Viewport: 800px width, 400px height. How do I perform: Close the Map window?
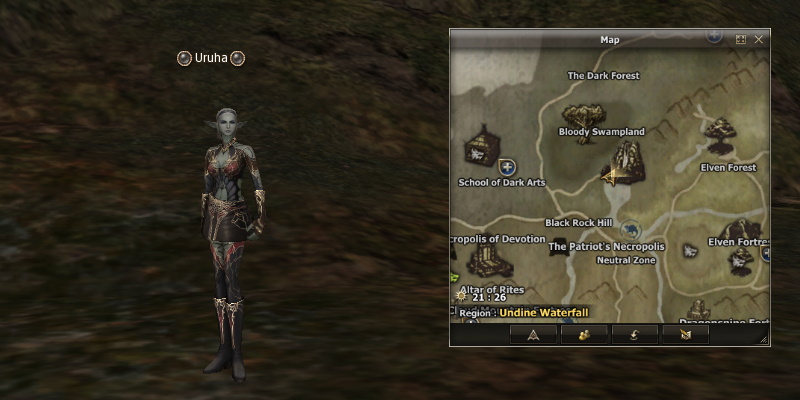tap(759, 40)
